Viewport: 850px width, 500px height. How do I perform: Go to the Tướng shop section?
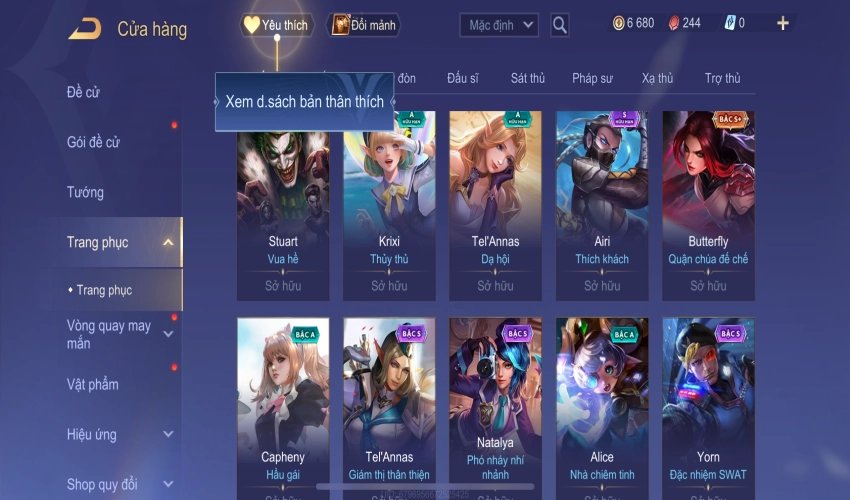click(x=85, y=192)
